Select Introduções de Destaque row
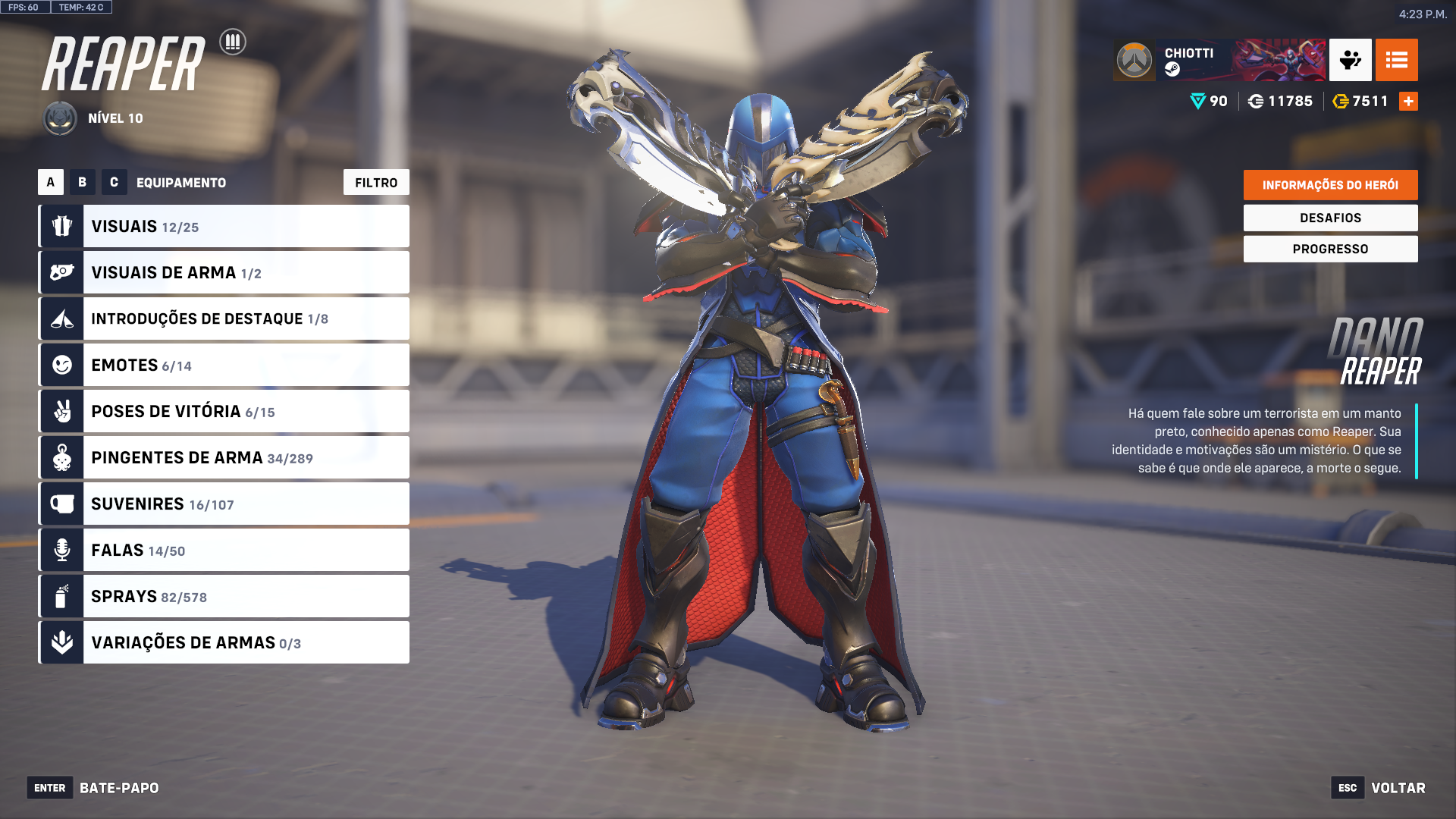This screenshot has width=1456, height=819. [x=224, y=318]
